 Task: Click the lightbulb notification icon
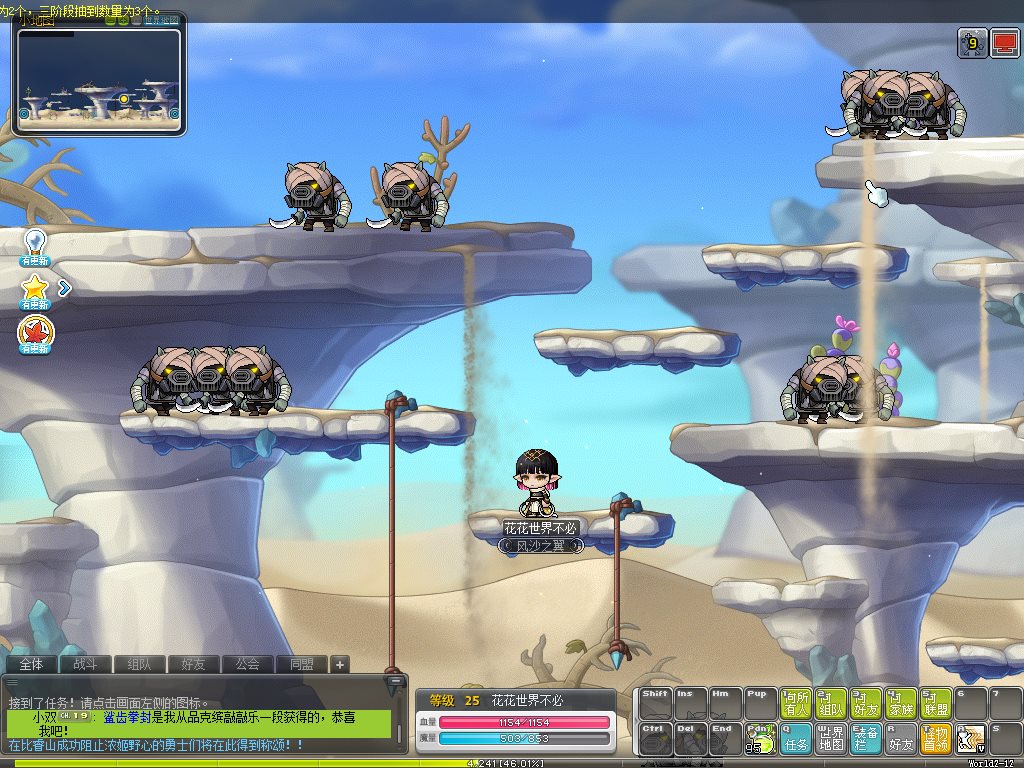pos(36,242)
